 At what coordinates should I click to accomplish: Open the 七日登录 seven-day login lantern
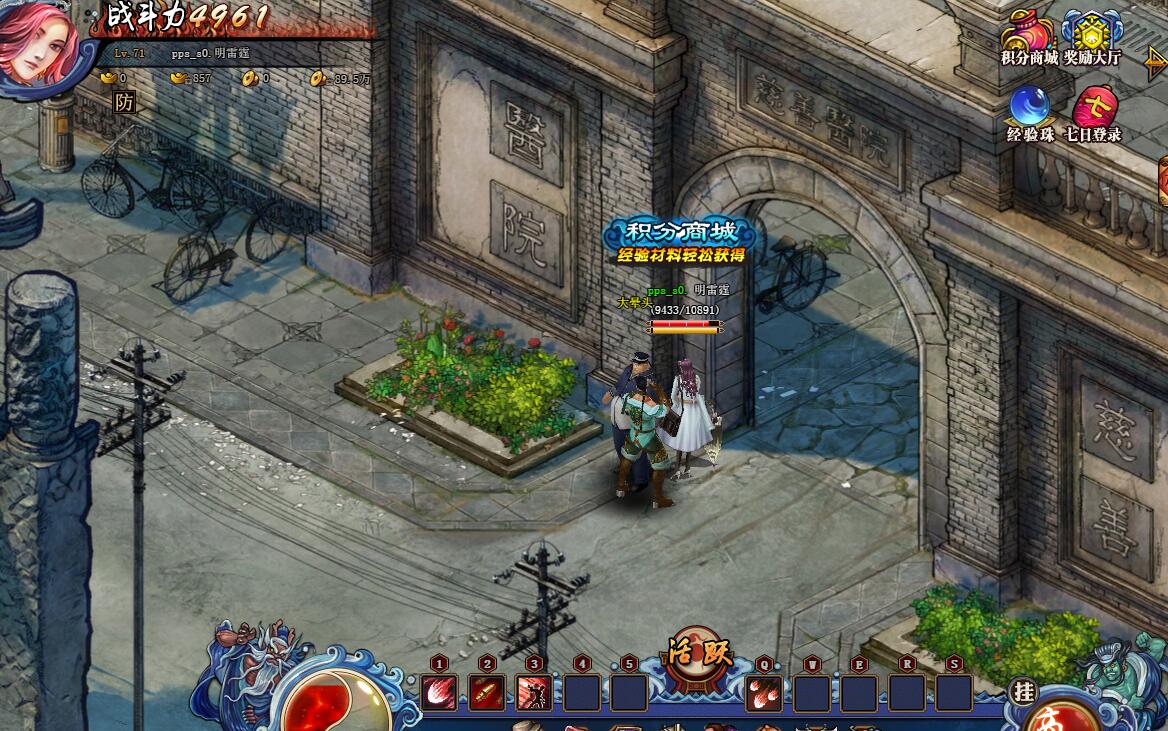(1094, 108)
